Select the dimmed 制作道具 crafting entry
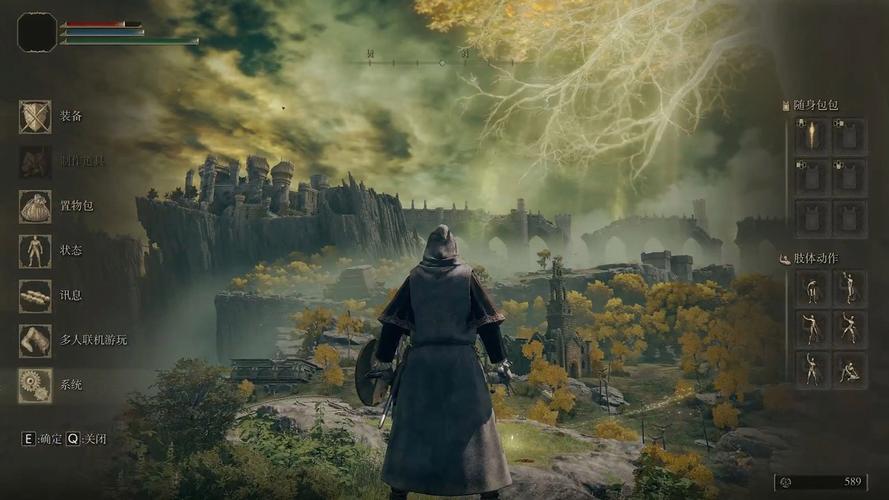The width and height of the screenshot is (889, 500). tap(35, 162)
